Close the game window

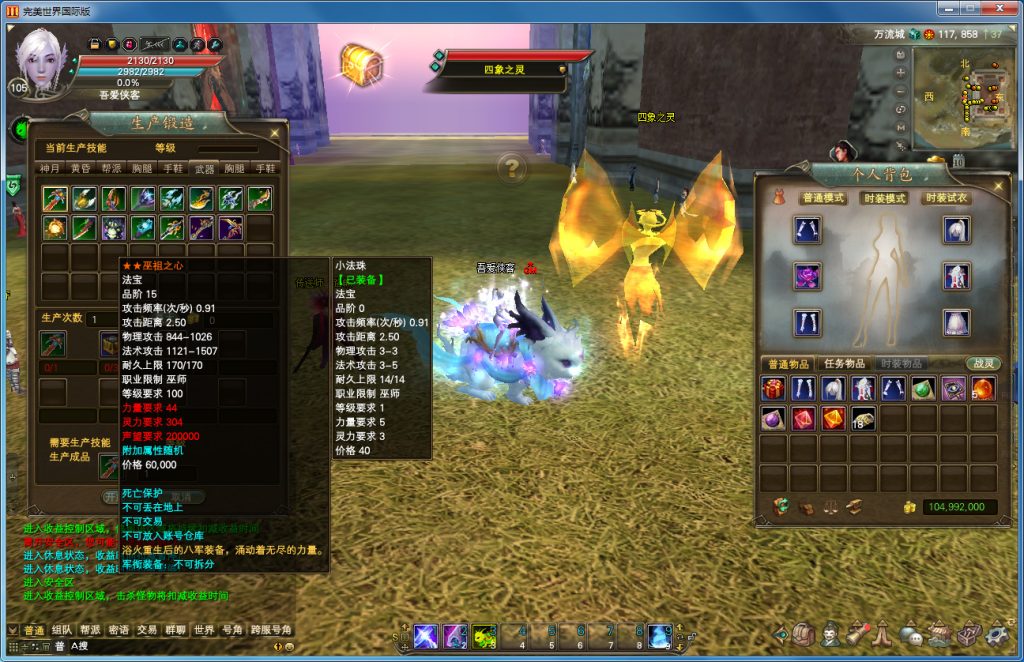[x=1005, y=9]
